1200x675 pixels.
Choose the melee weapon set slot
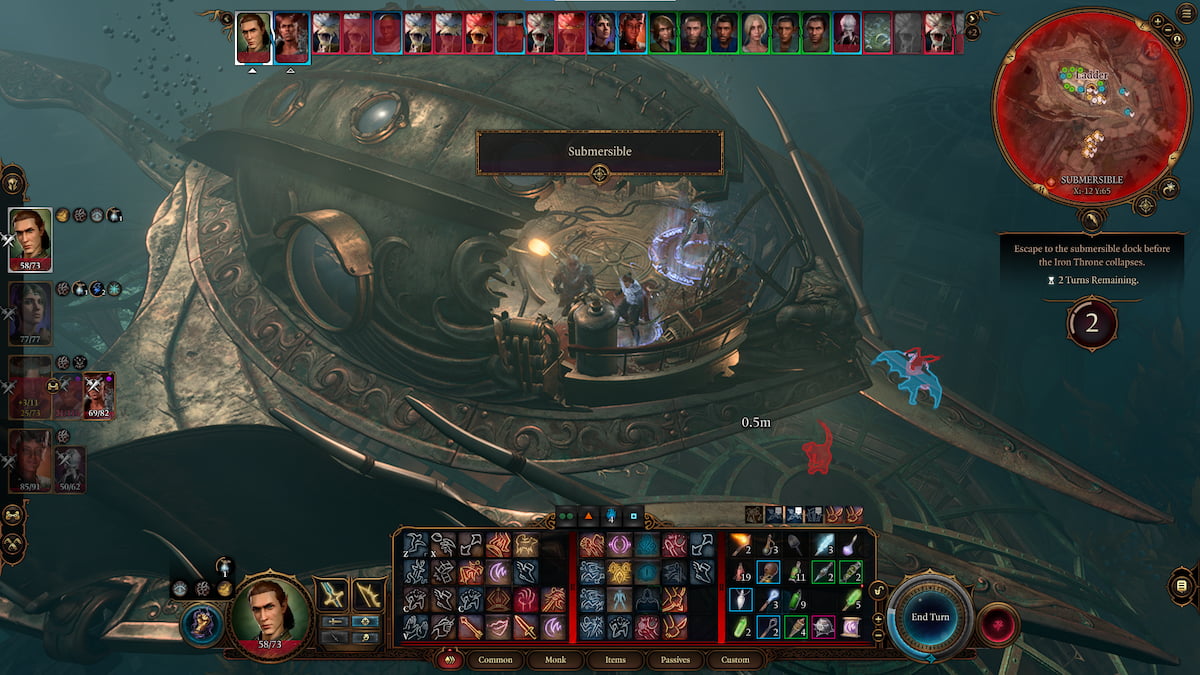[x=332, y=596]
